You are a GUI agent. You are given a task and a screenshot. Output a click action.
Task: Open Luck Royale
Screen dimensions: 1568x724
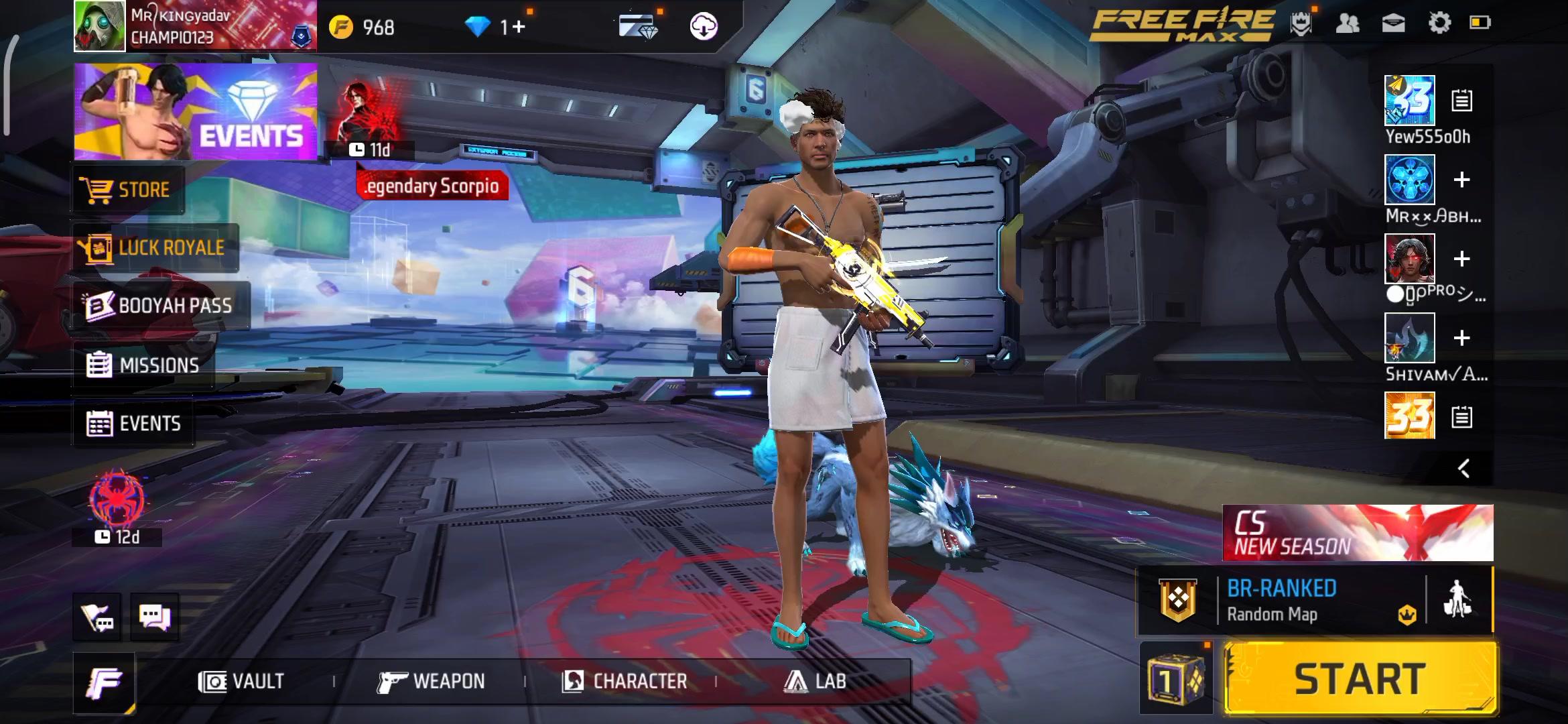(155, 248)
